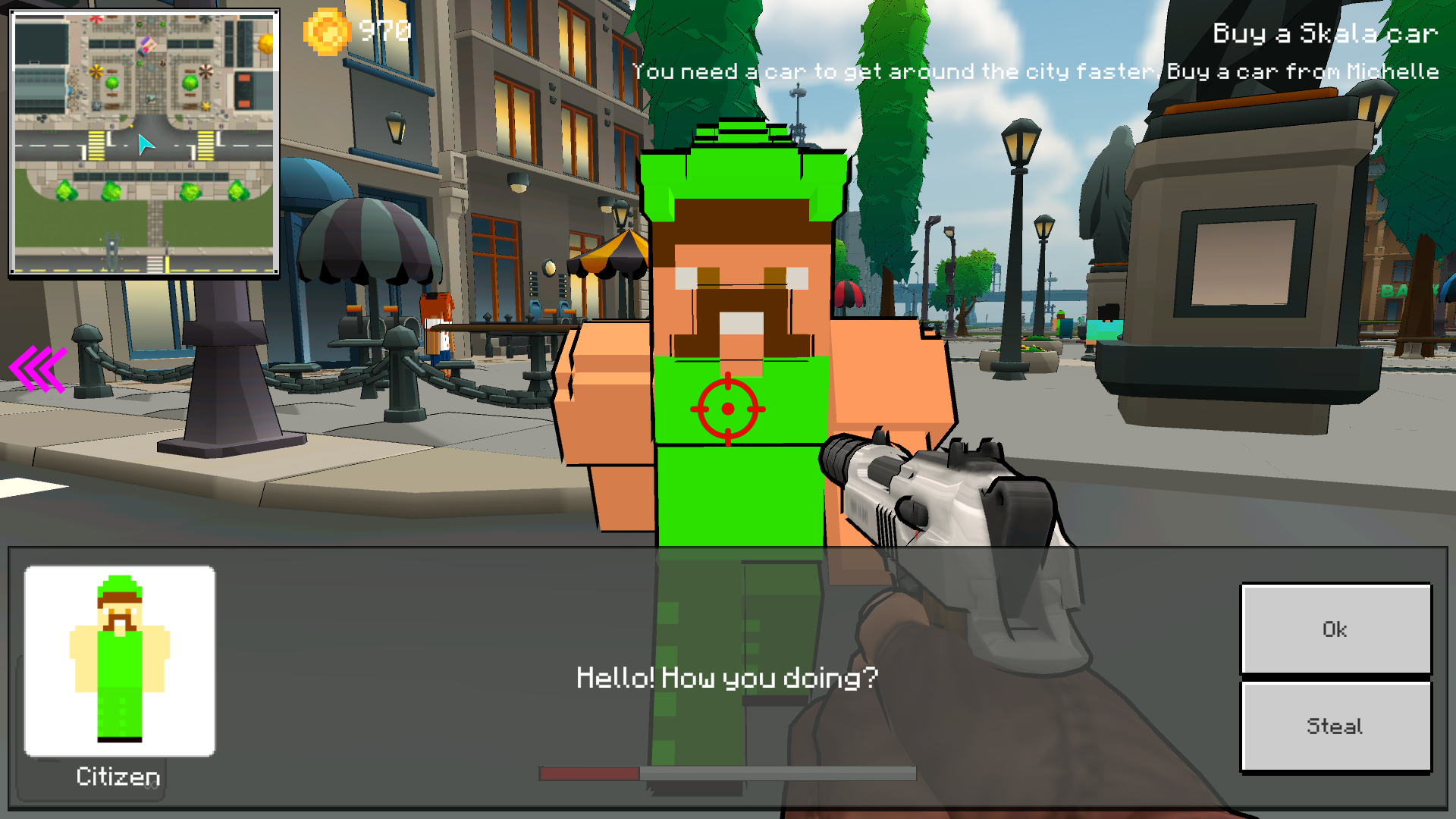Select the Buy a Skala car quest title
This screenshot has height=819, width=1456.
coord(1325,32)
